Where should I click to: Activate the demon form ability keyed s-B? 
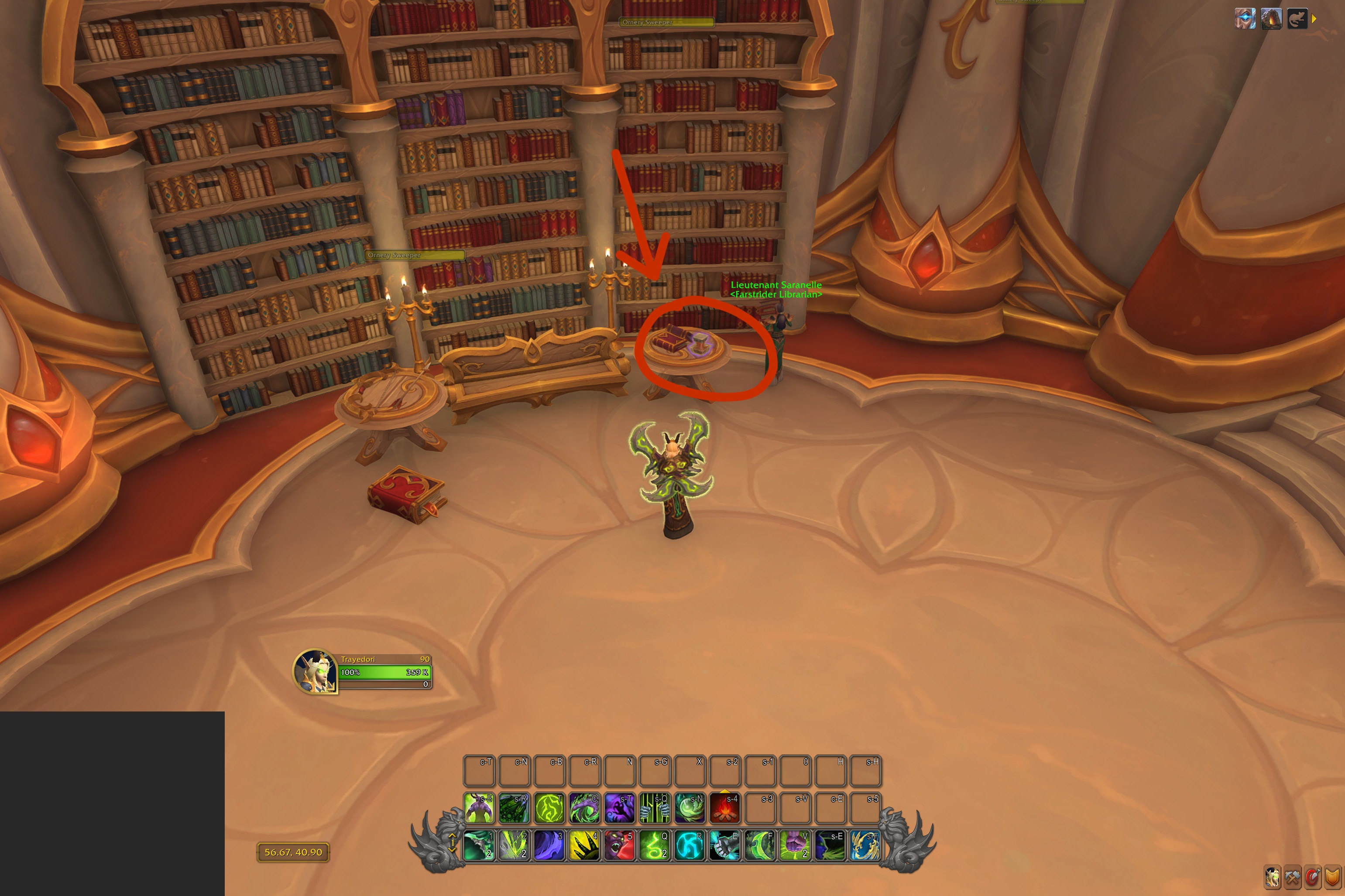(479, 807)
